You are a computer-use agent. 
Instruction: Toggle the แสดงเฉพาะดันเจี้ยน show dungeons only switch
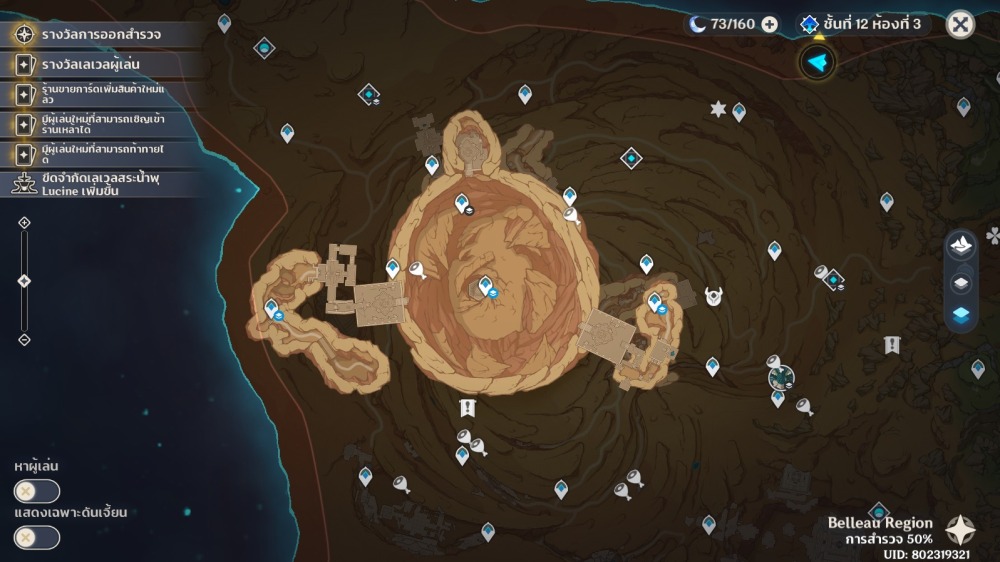(x=36, y=537)
